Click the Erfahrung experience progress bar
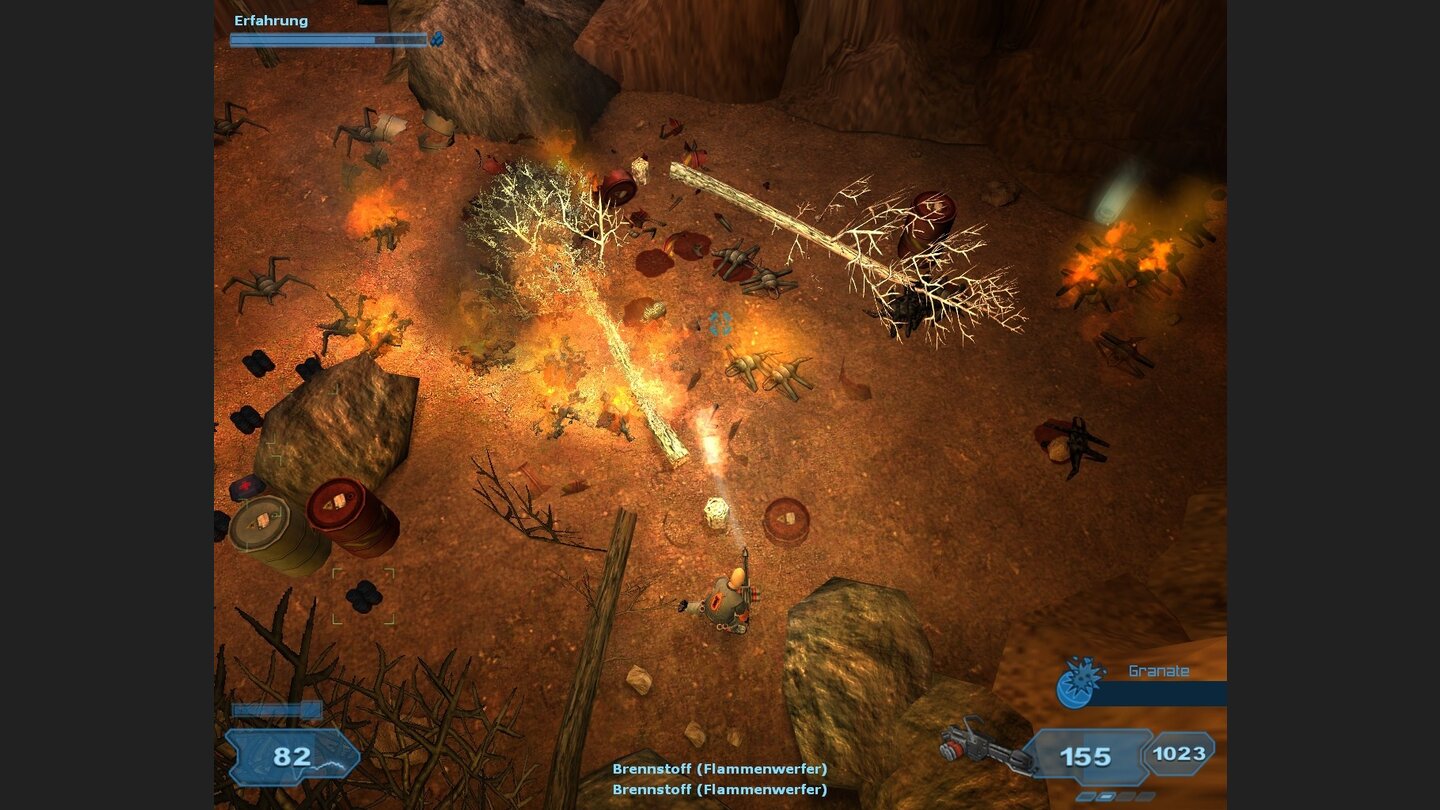This screenshot has width=1440, height=810. (330, 39)
